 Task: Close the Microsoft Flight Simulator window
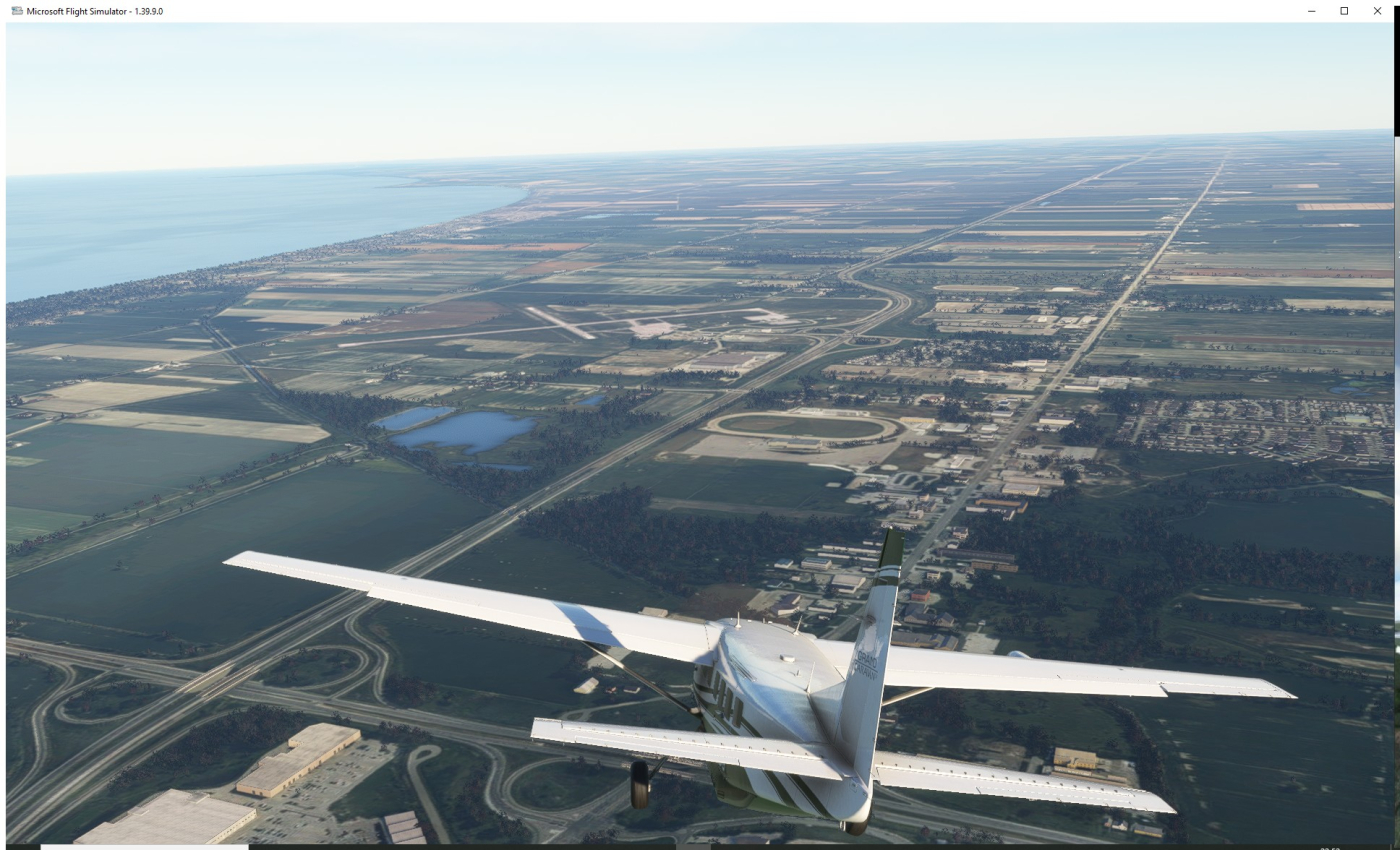click(1377, 10)
